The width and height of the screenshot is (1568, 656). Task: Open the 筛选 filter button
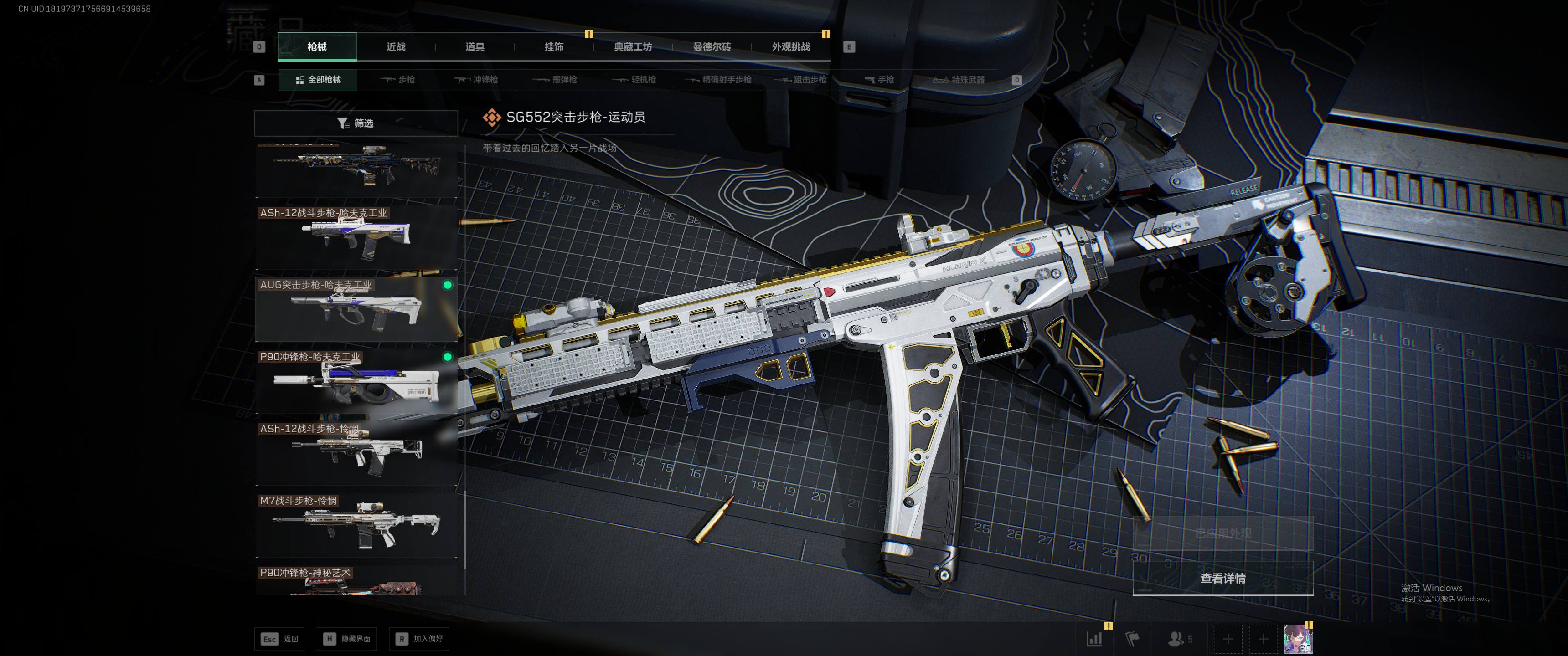click(356, 123)
